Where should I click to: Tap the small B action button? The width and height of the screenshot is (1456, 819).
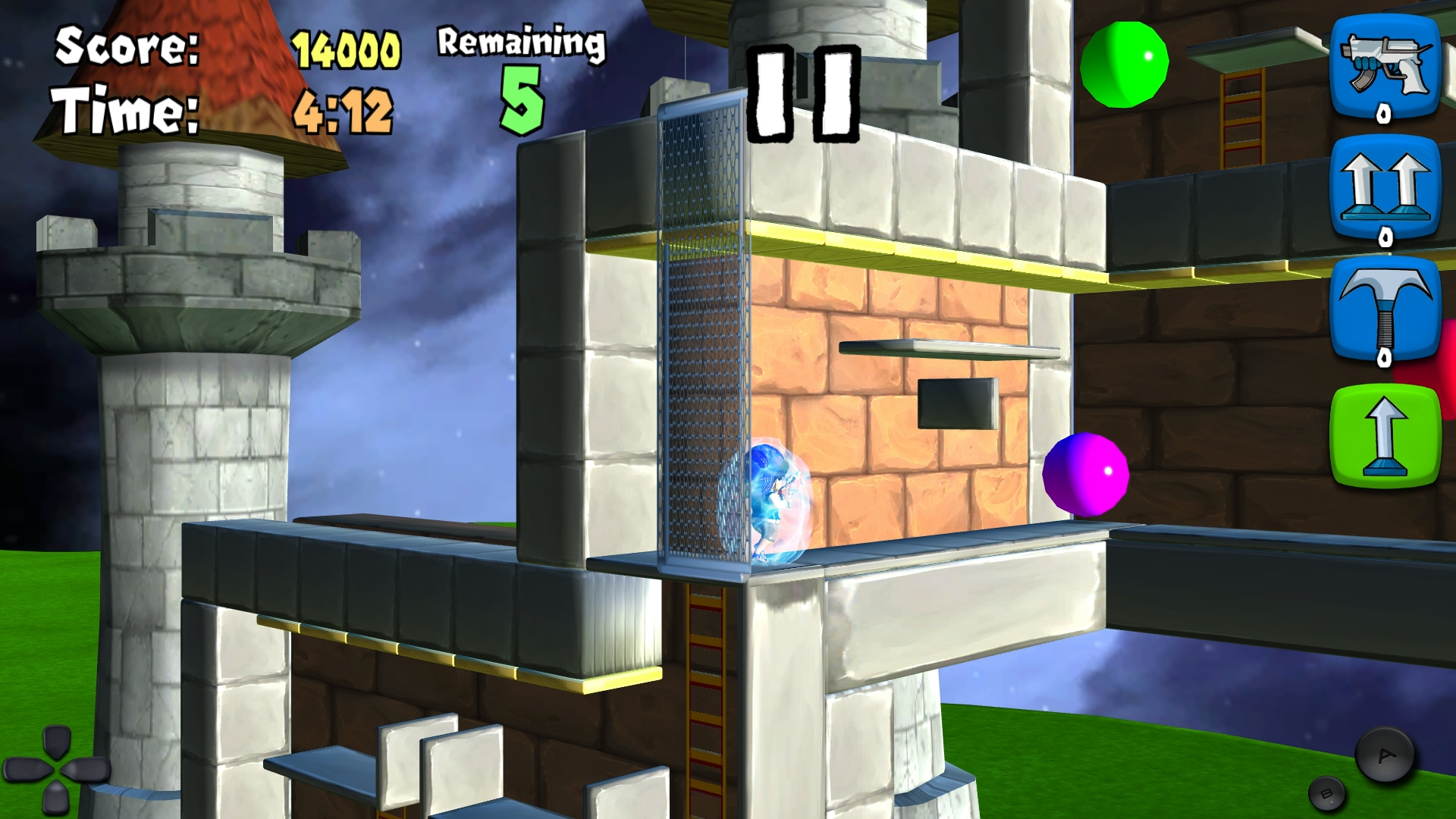tap(1326, 794)
